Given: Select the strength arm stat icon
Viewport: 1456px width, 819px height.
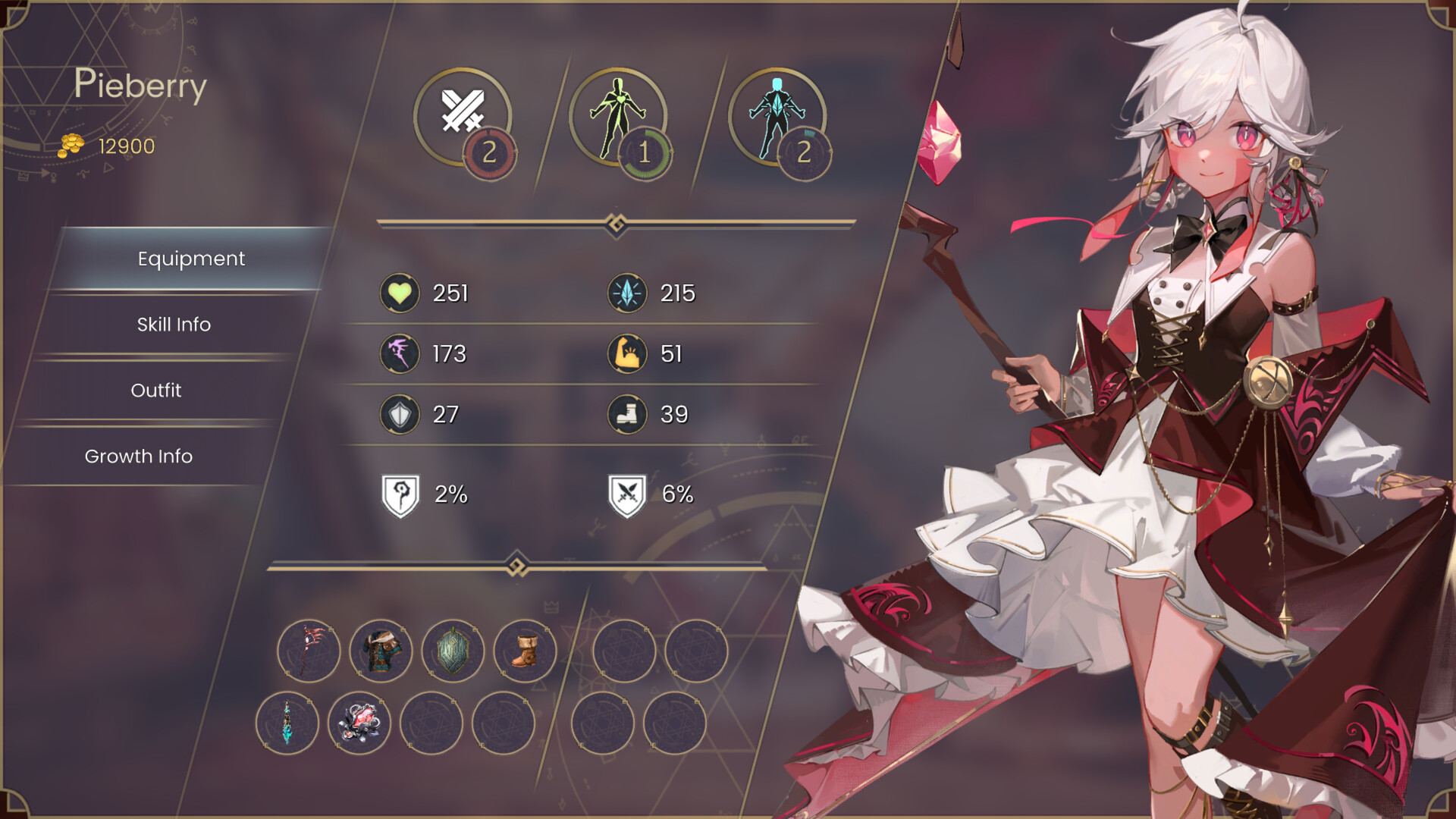Looking at the screenshot, I should point(627,353).
